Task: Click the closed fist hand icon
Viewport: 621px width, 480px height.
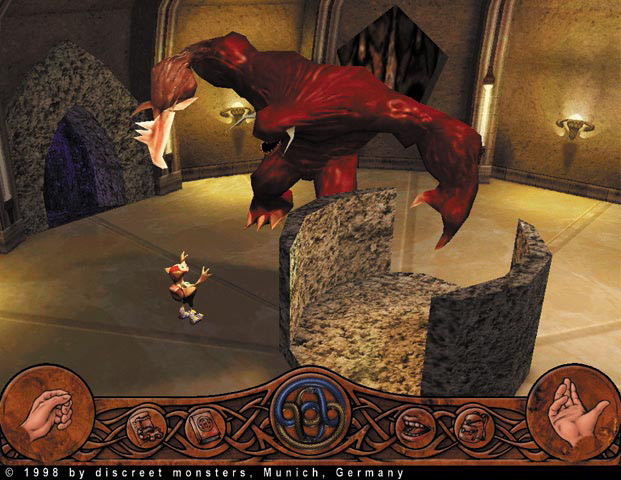Action: 44,412
